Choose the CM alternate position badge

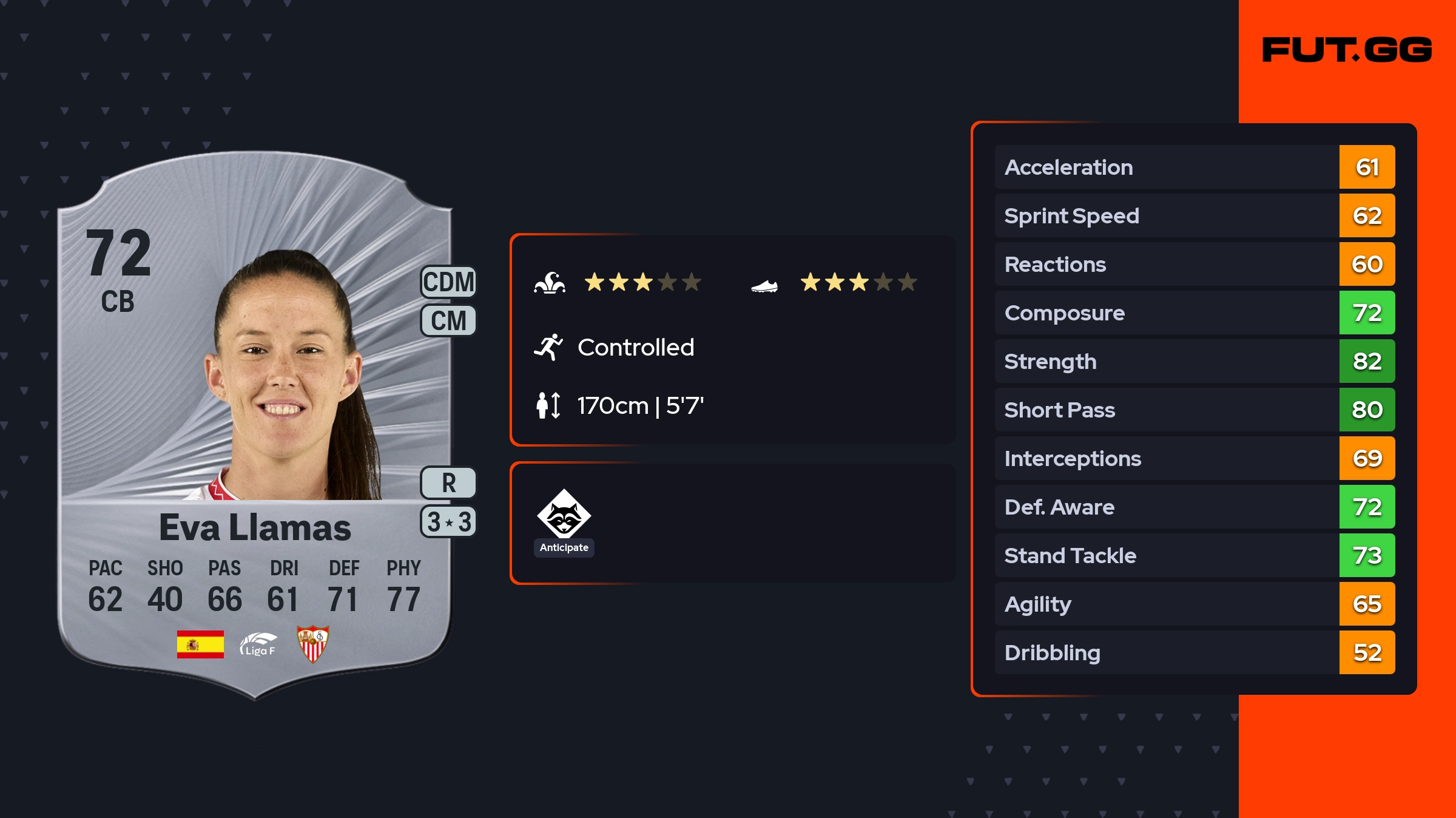(x=448, y=320)
